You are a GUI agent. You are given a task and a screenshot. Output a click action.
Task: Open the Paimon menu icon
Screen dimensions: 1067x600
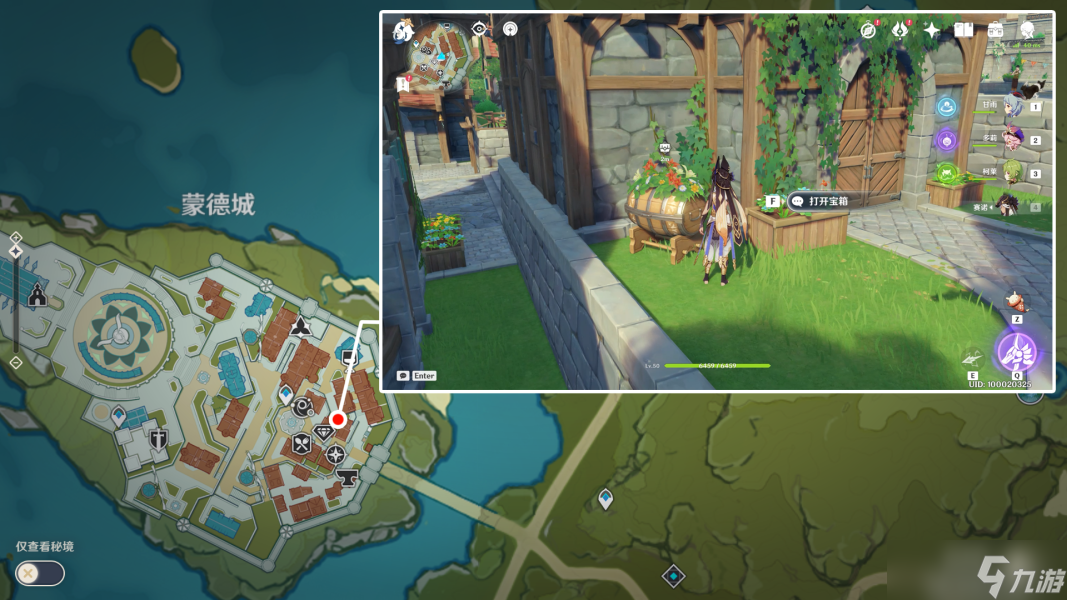pos(403,31)
